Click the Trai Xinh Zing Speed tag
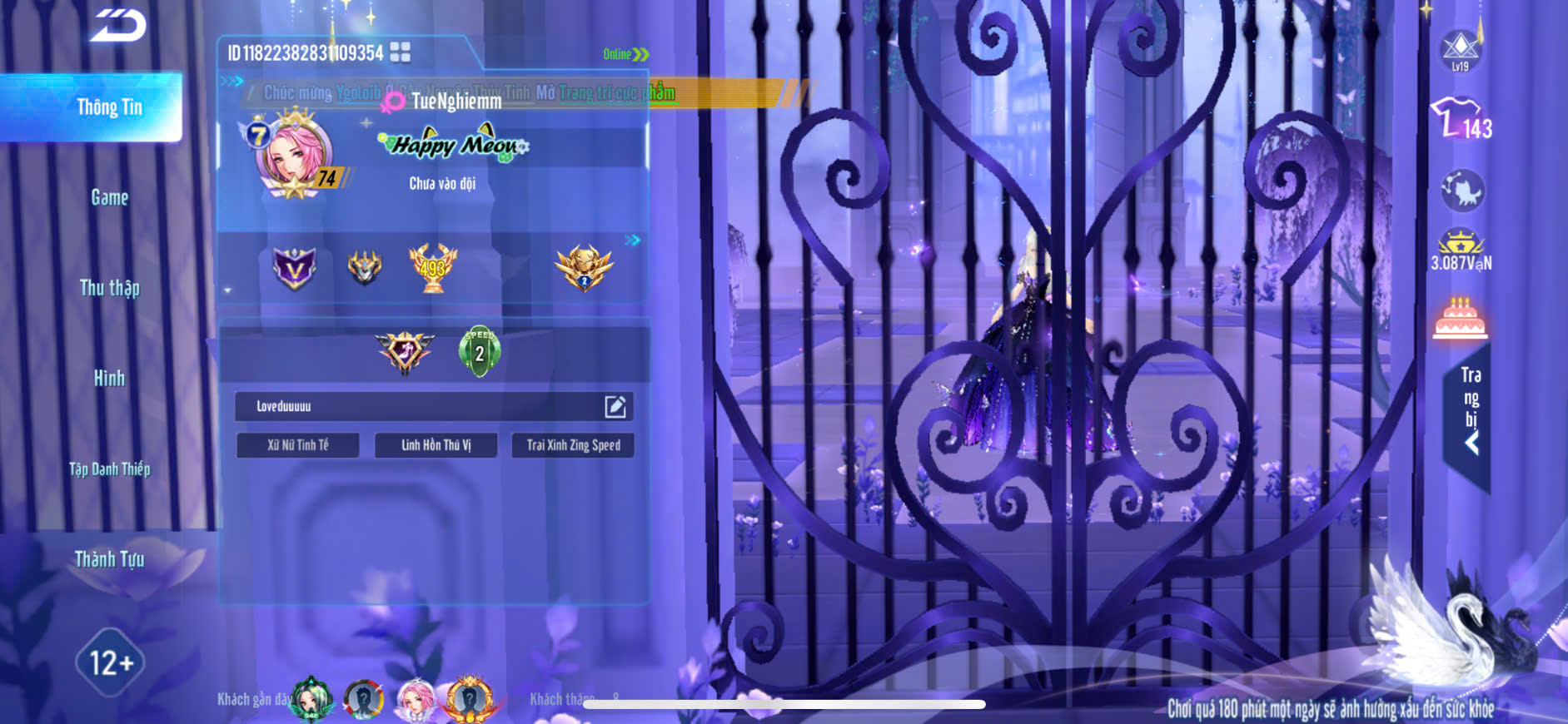The width and height of the screenshot is (1568, 724). (573, 445)
